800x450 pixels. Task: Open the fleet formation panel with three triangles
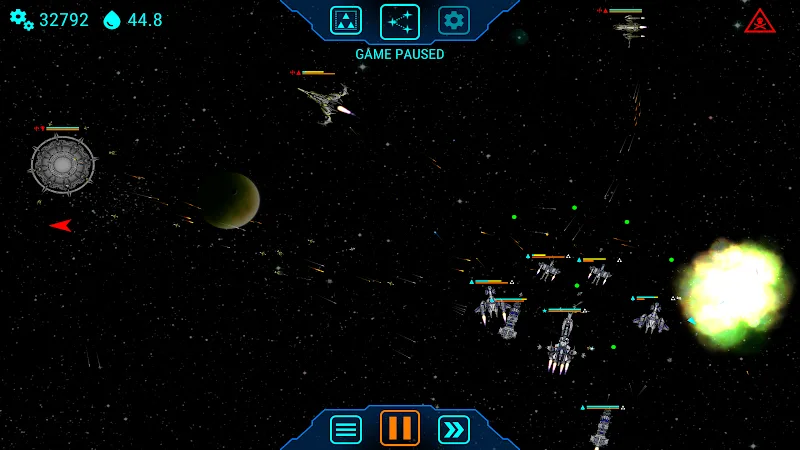tap(346, 20)
